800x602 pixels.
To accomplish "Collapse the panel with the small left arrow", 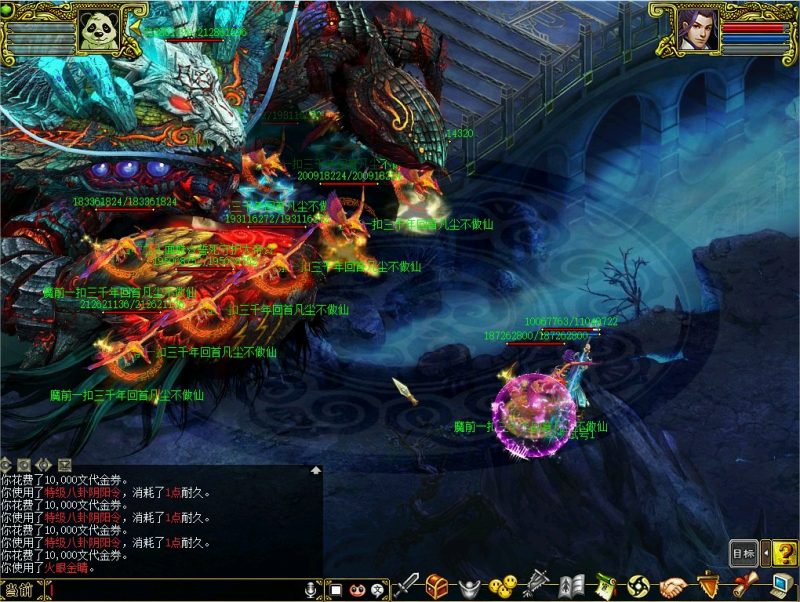I will pyautogui.click(x=766, y=552).
